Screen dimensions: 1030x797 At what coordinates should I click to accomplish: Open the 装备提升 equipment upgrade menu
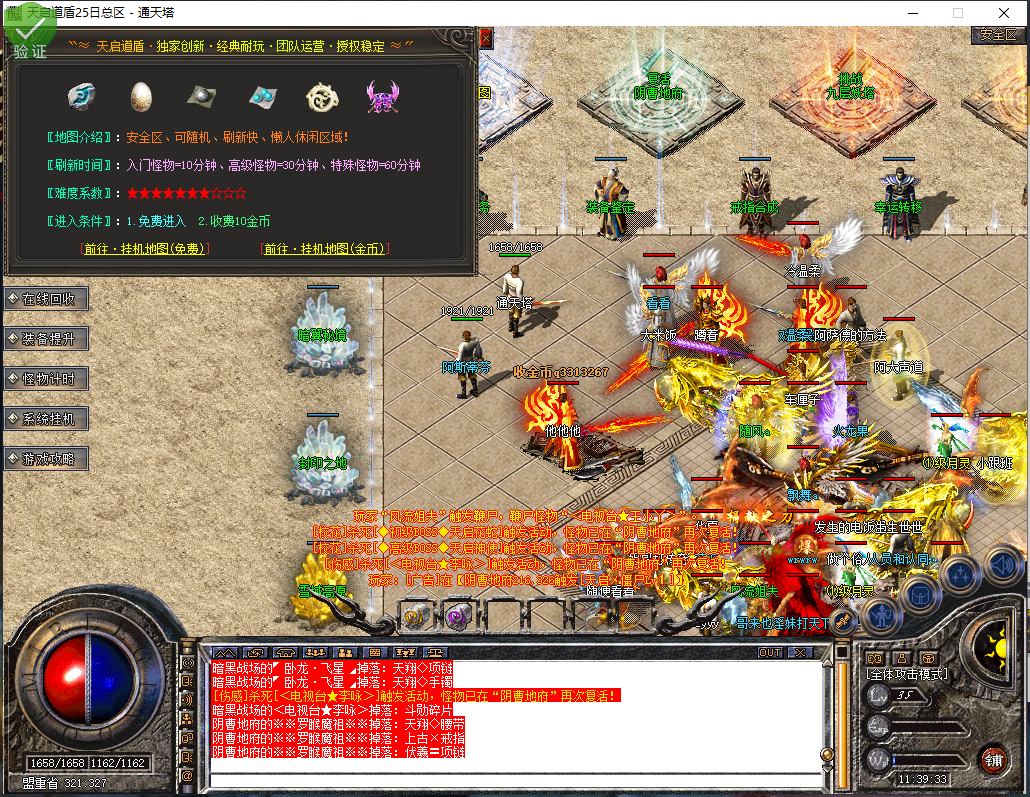click(x=47, y=339)
